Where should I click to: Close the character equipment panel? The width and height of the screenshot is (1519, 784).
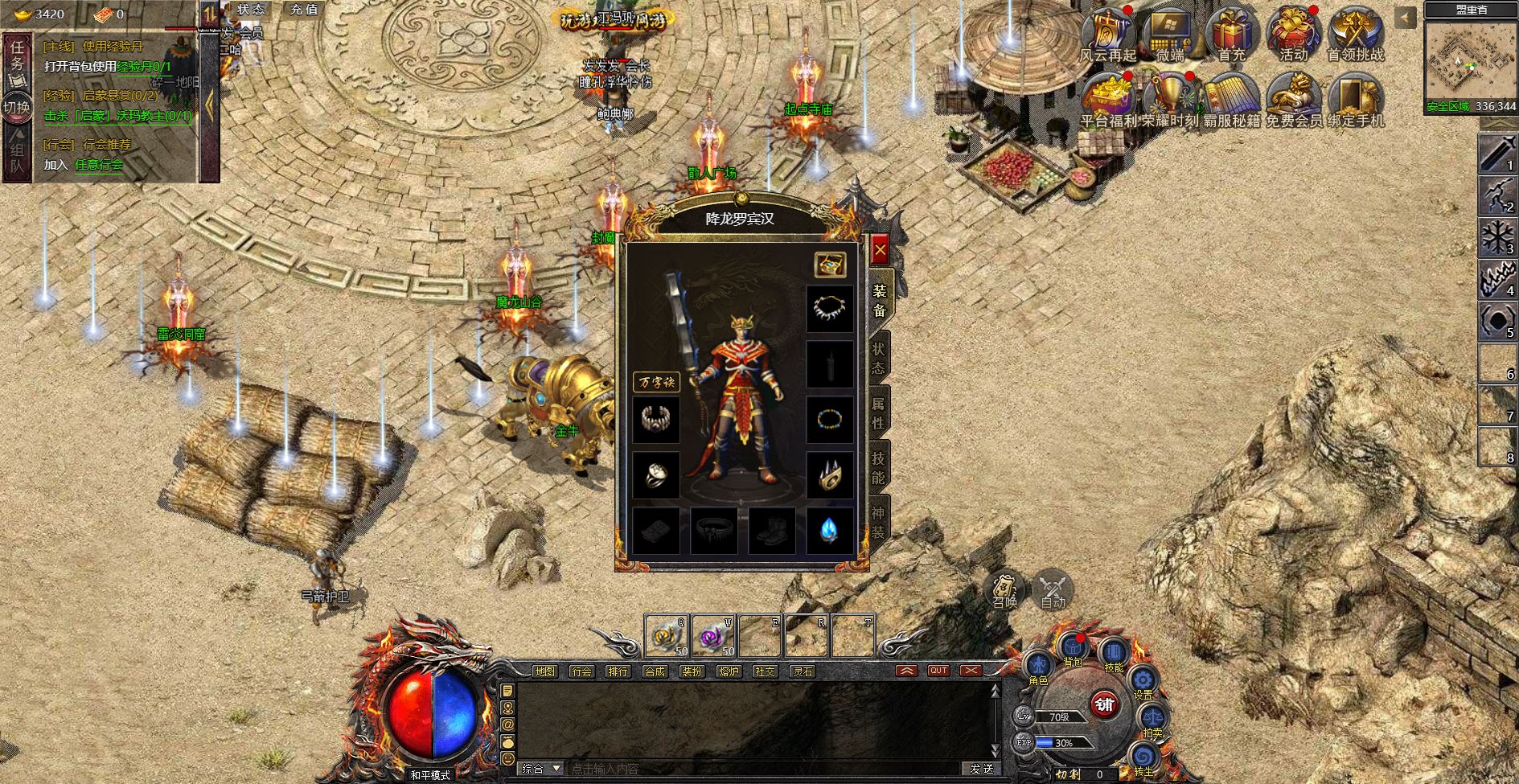pos(880,251)
